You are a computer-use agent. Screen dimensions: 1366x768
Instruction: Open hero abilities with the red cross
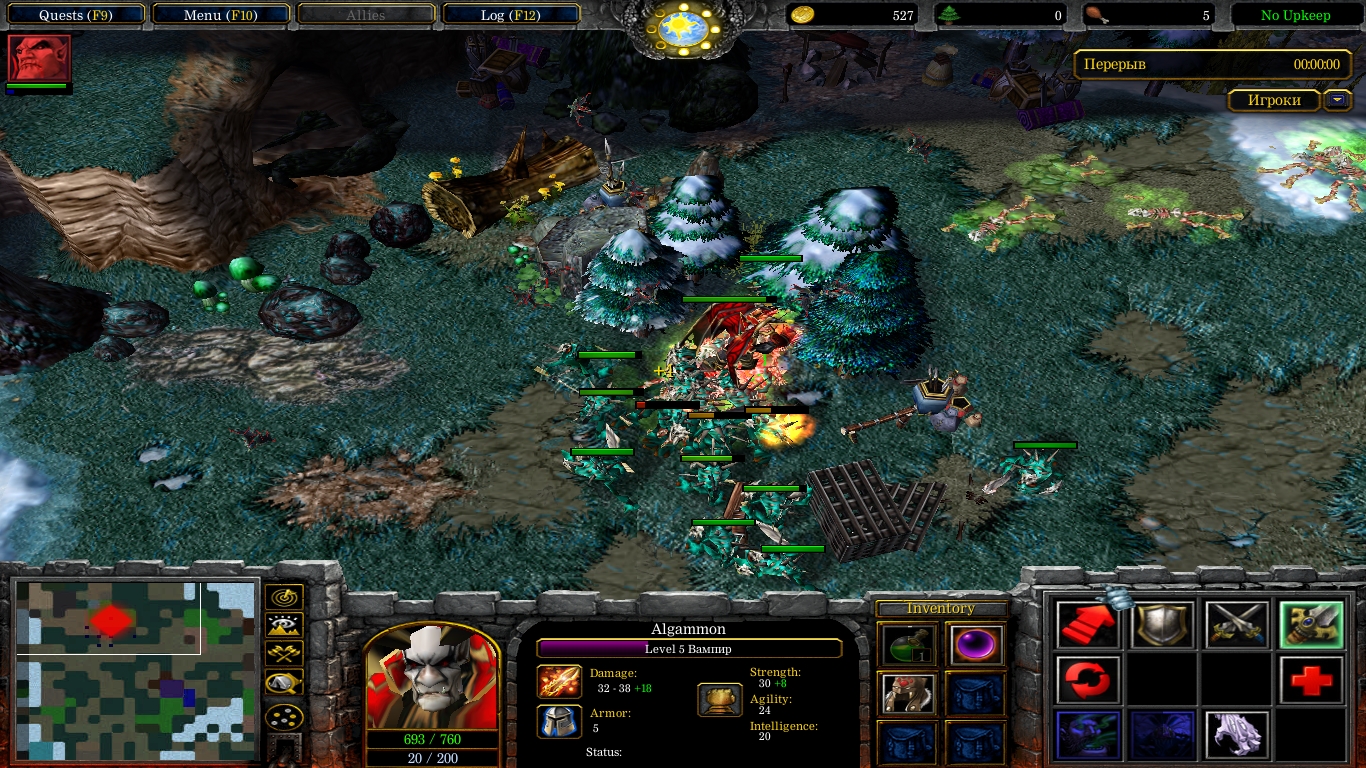click(1311, 681)
